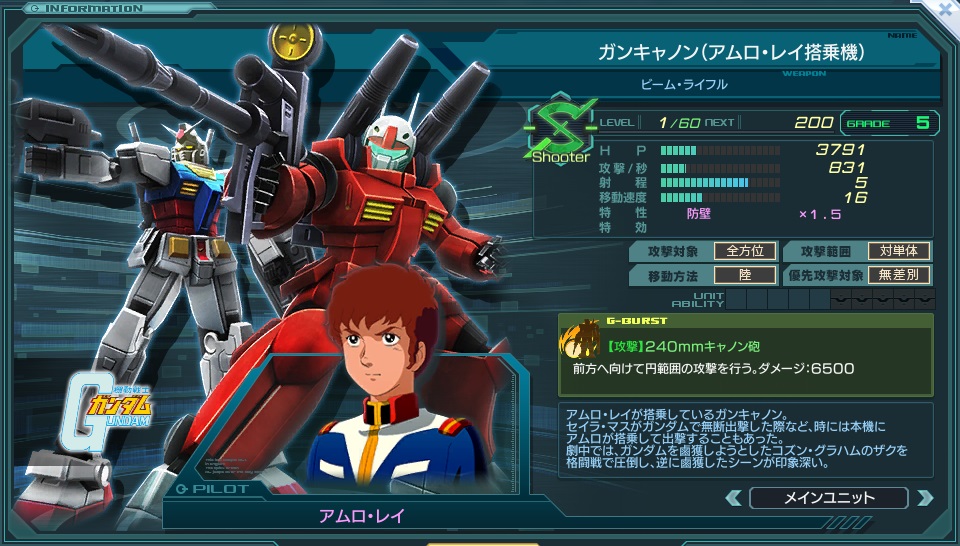Go to the previous unit with the left arrow
This screenshot has height=546, width=960.
pos(733,498)
